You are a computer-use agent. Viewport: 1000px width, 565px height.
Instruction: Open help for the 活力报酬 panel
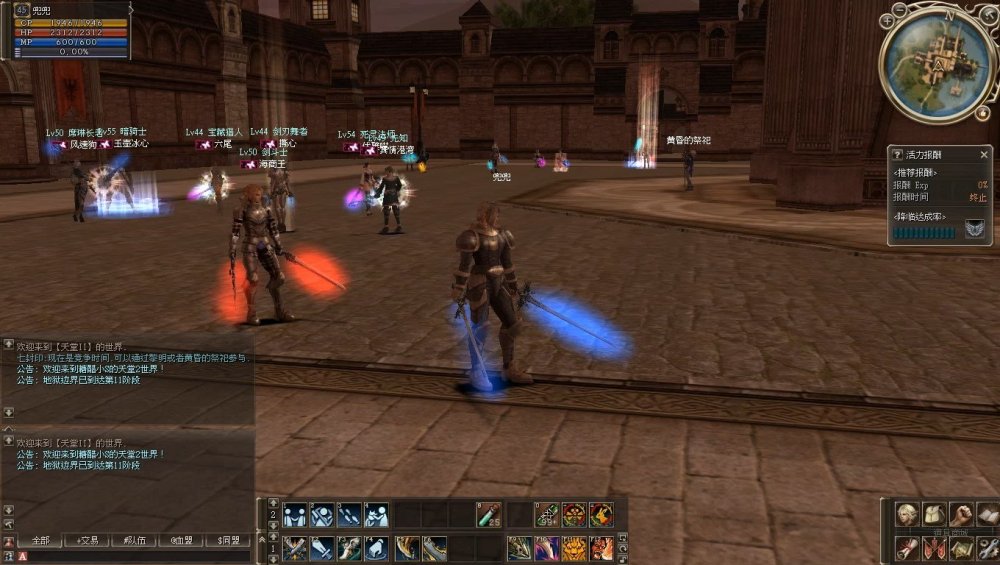click(897, 155)
